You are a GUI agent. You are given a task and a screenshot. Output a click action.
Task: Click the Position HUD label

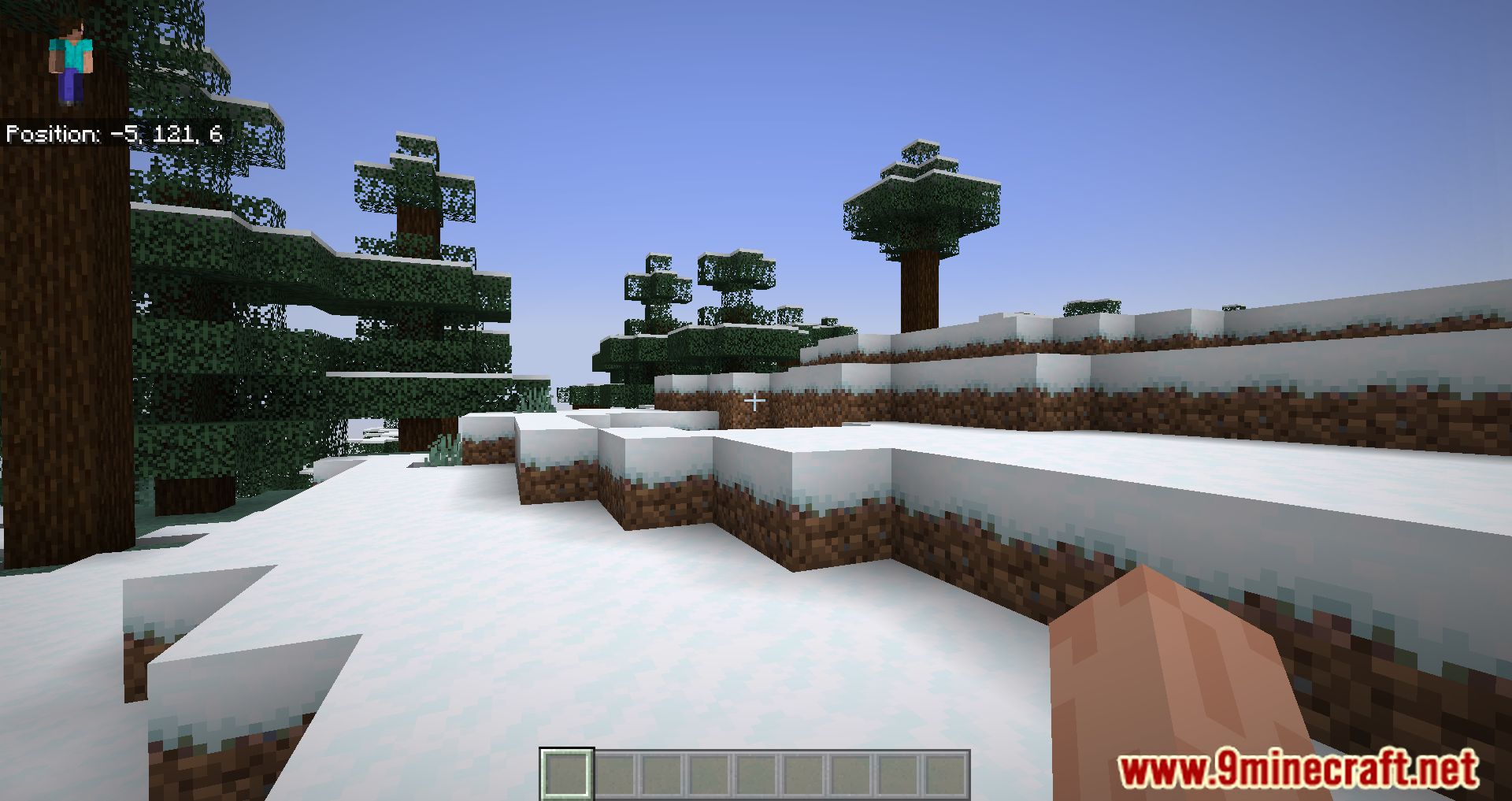coord(51,133)
